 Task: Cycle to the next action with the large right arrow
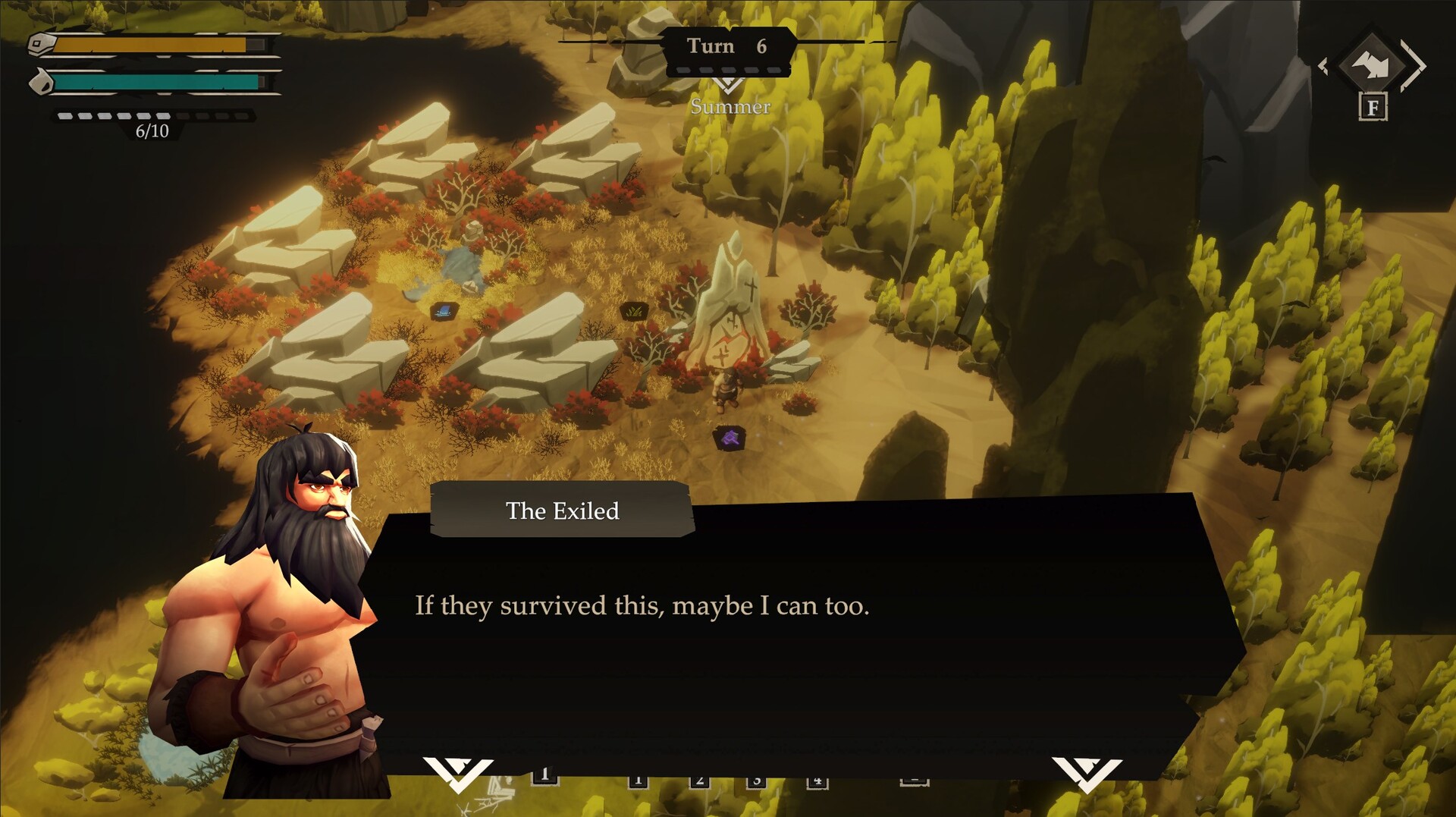pyautogui.click(x=1415, y=66)
